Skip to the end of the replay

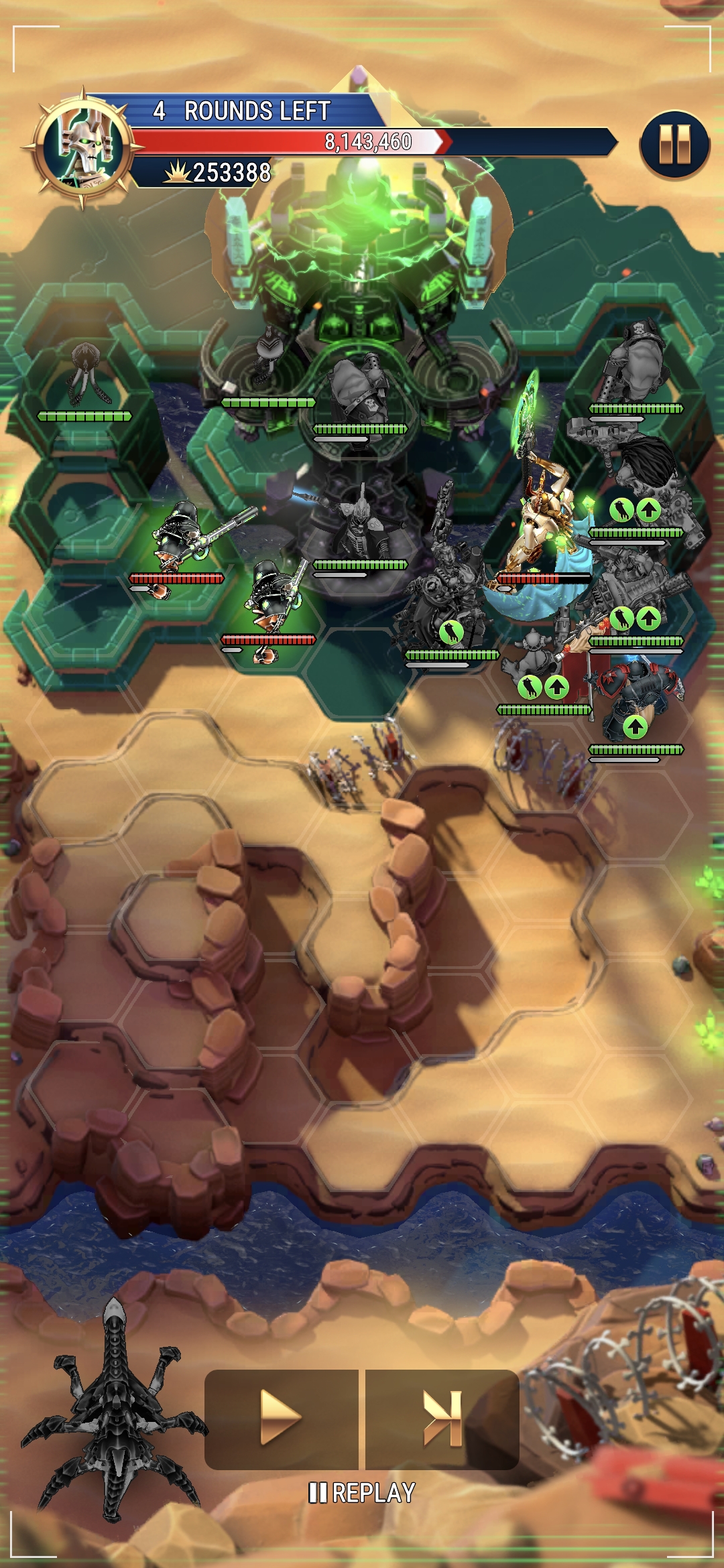click(442, 1417)
